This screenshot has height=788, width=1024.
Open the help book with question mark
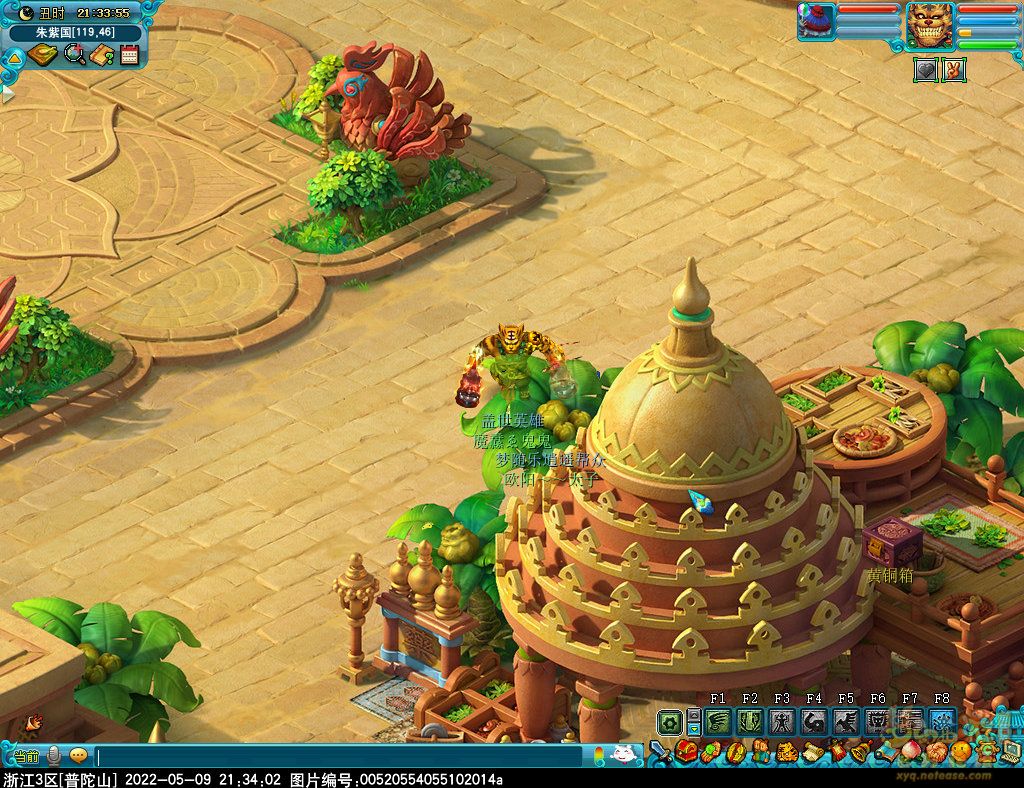coord(101,55)
